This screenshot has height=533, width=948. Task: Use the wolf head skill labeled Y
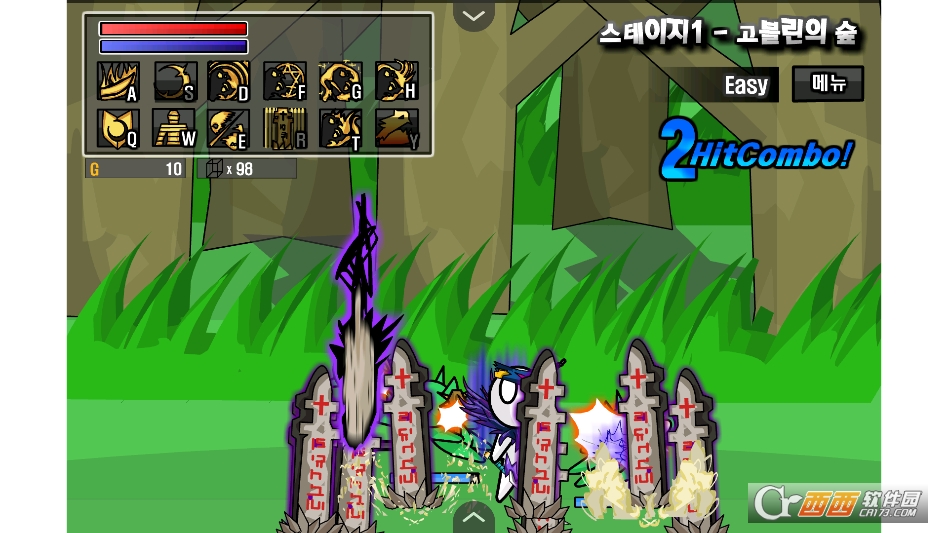pos(396,128)
